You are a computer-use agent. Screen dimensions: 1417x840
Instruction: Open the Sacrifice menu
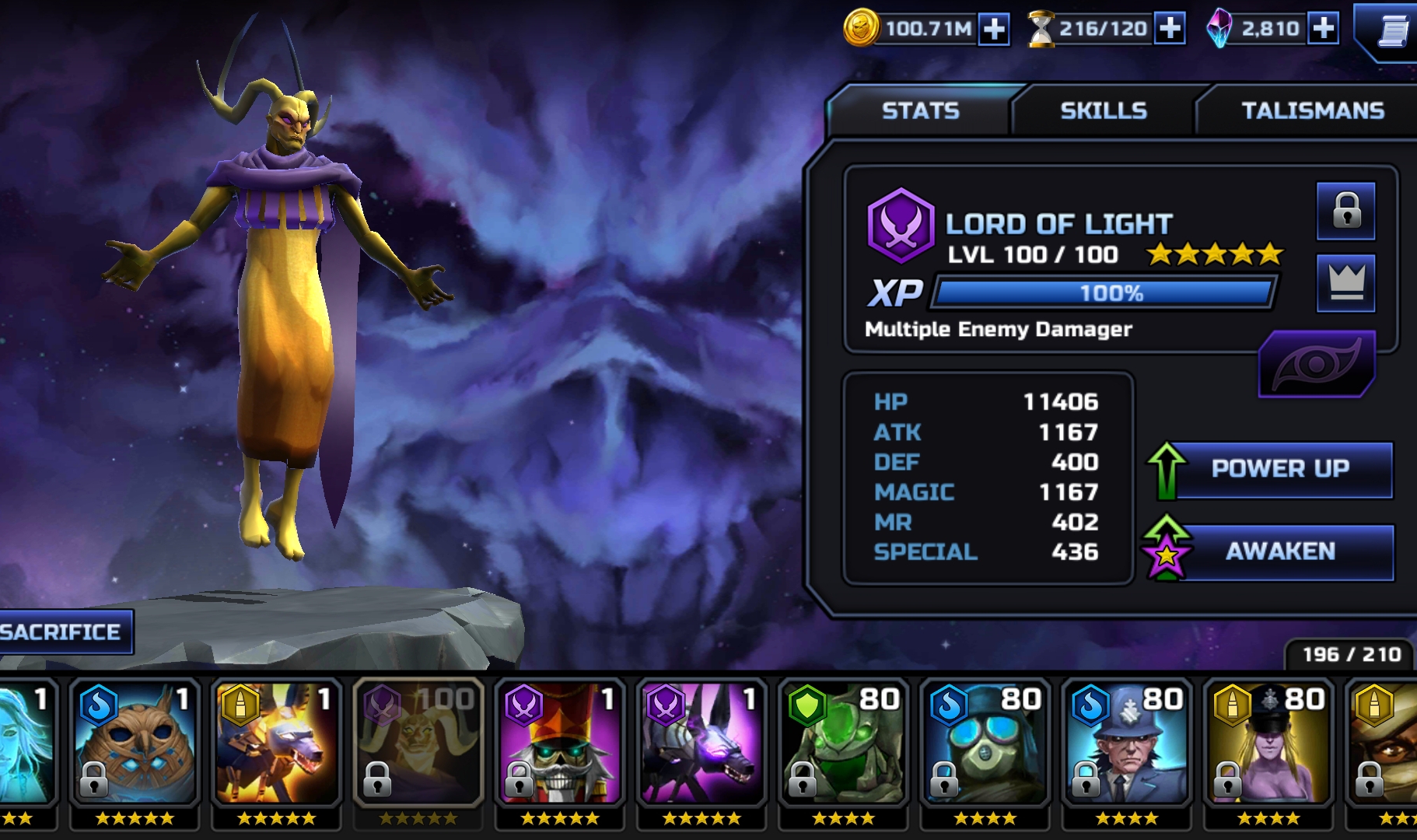click(x=62, y=632)
